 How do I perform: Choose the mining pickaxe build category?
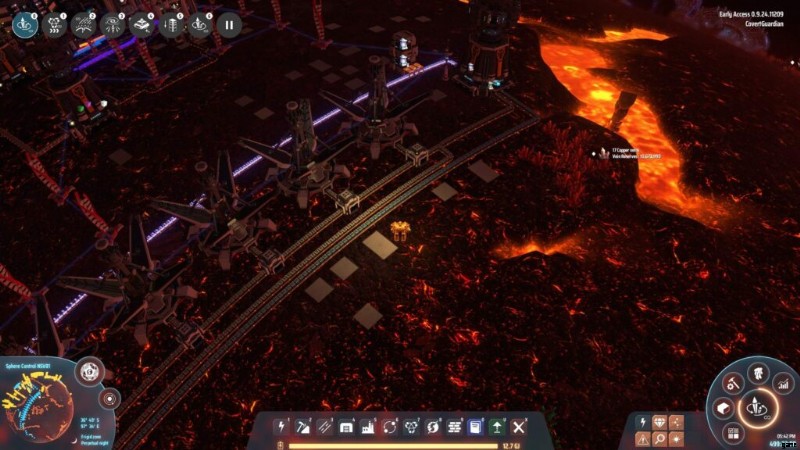coord(303,427)
